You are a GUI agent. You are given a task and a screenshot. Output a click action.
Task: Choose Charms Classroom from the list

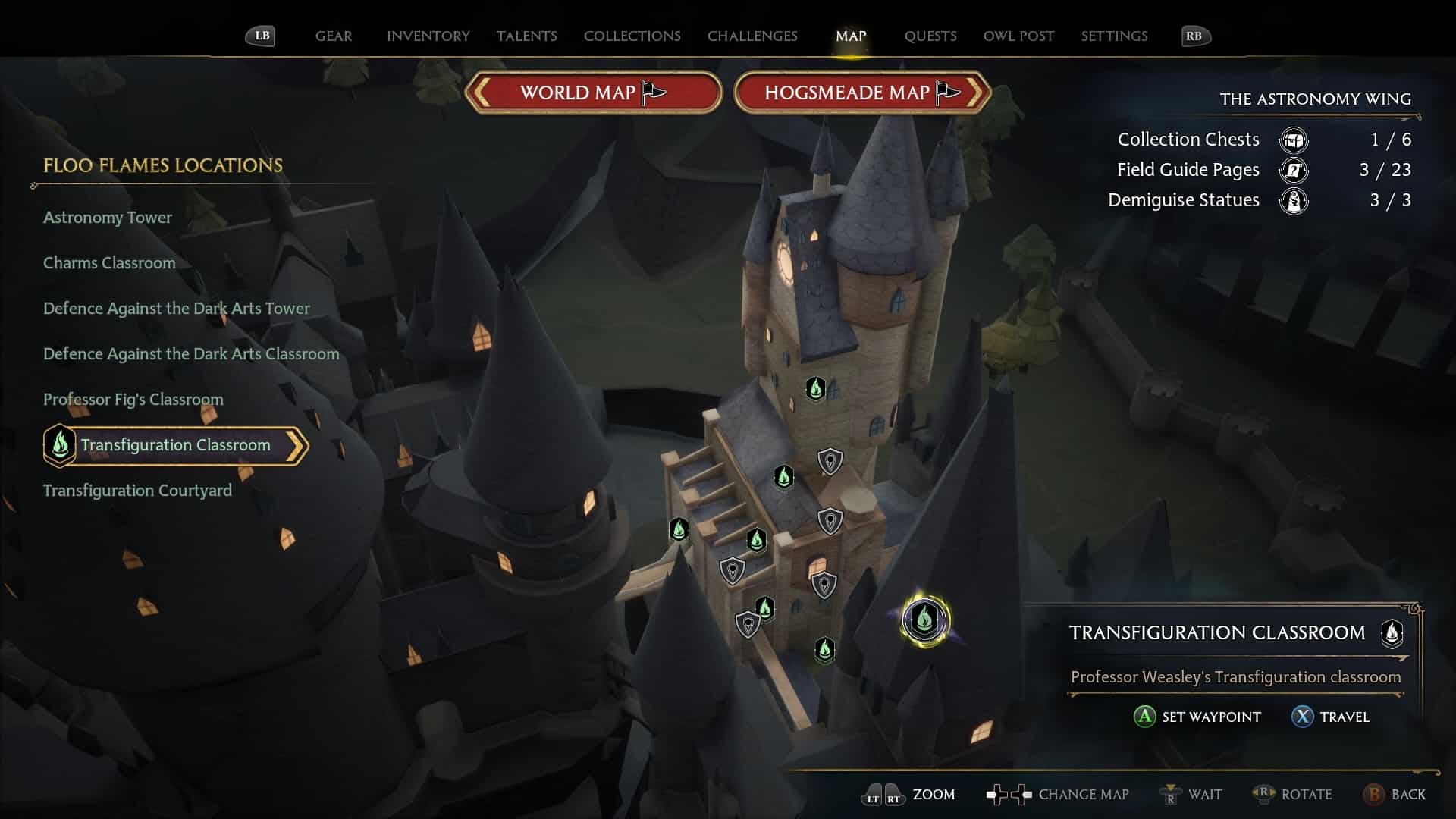click(109, 263)
